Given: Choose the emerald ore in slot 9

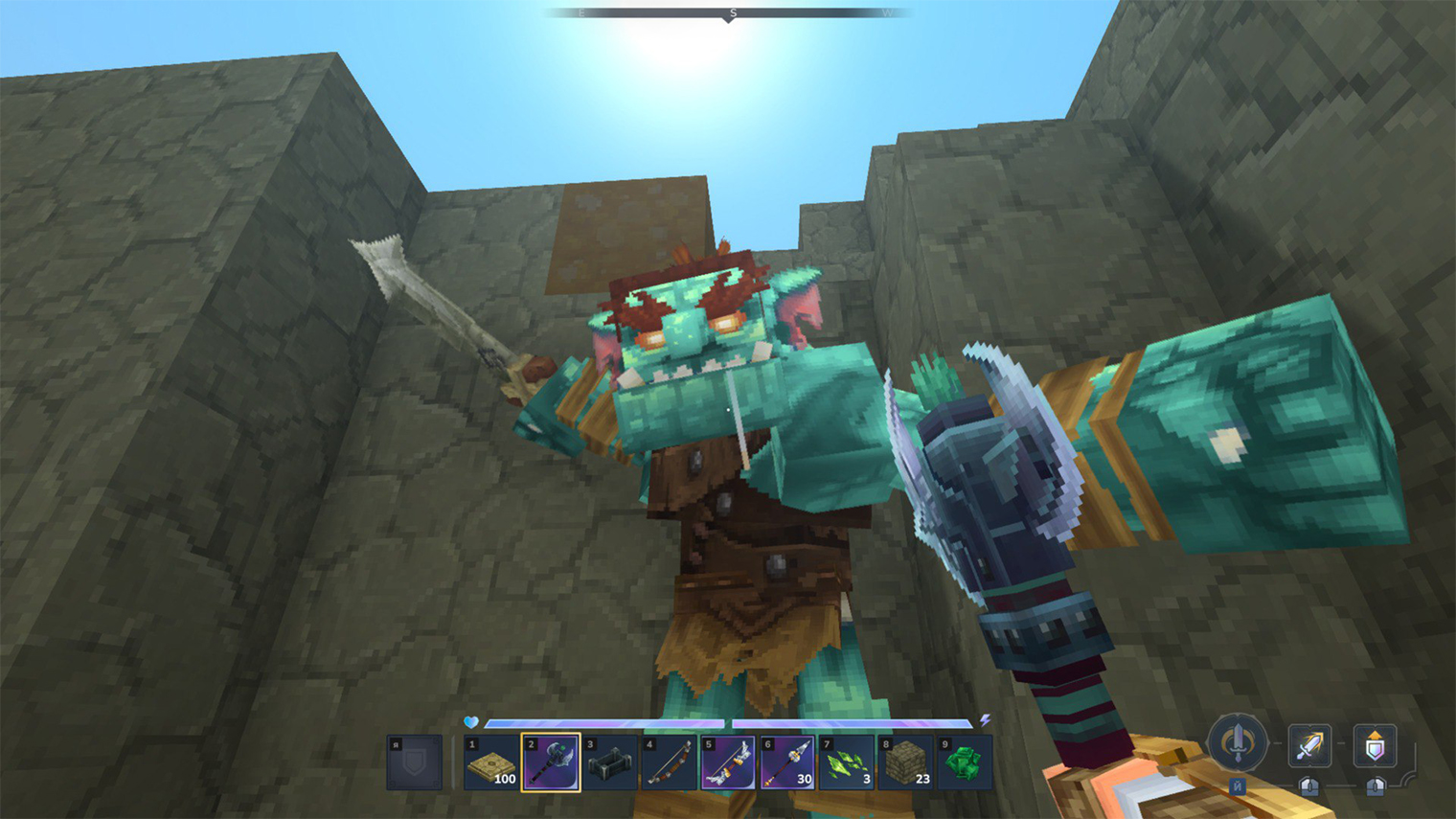Looking at the screenshot, I should [965, 763].
